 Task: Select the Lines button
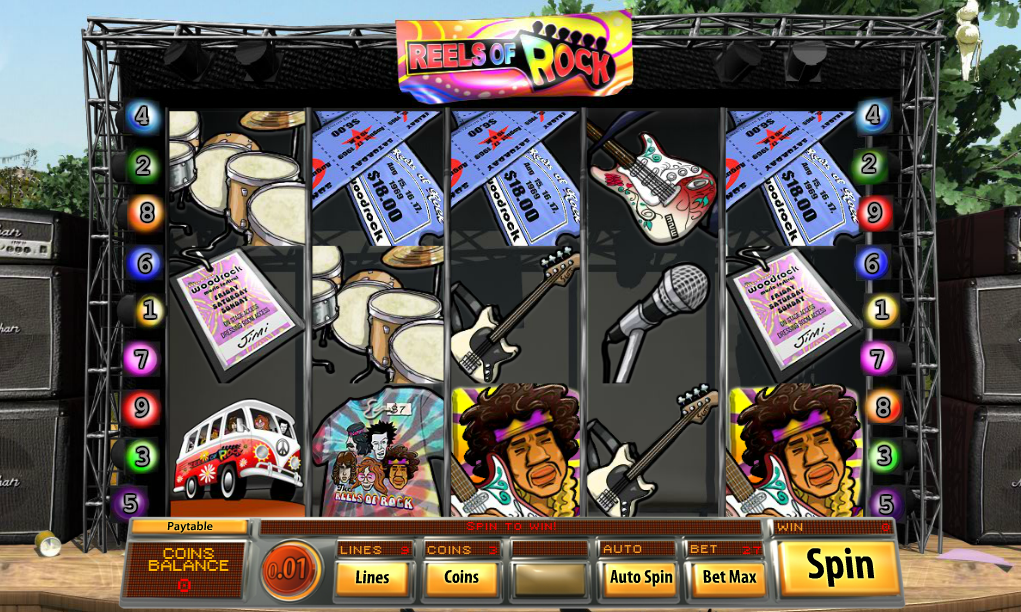click(372, 577)
